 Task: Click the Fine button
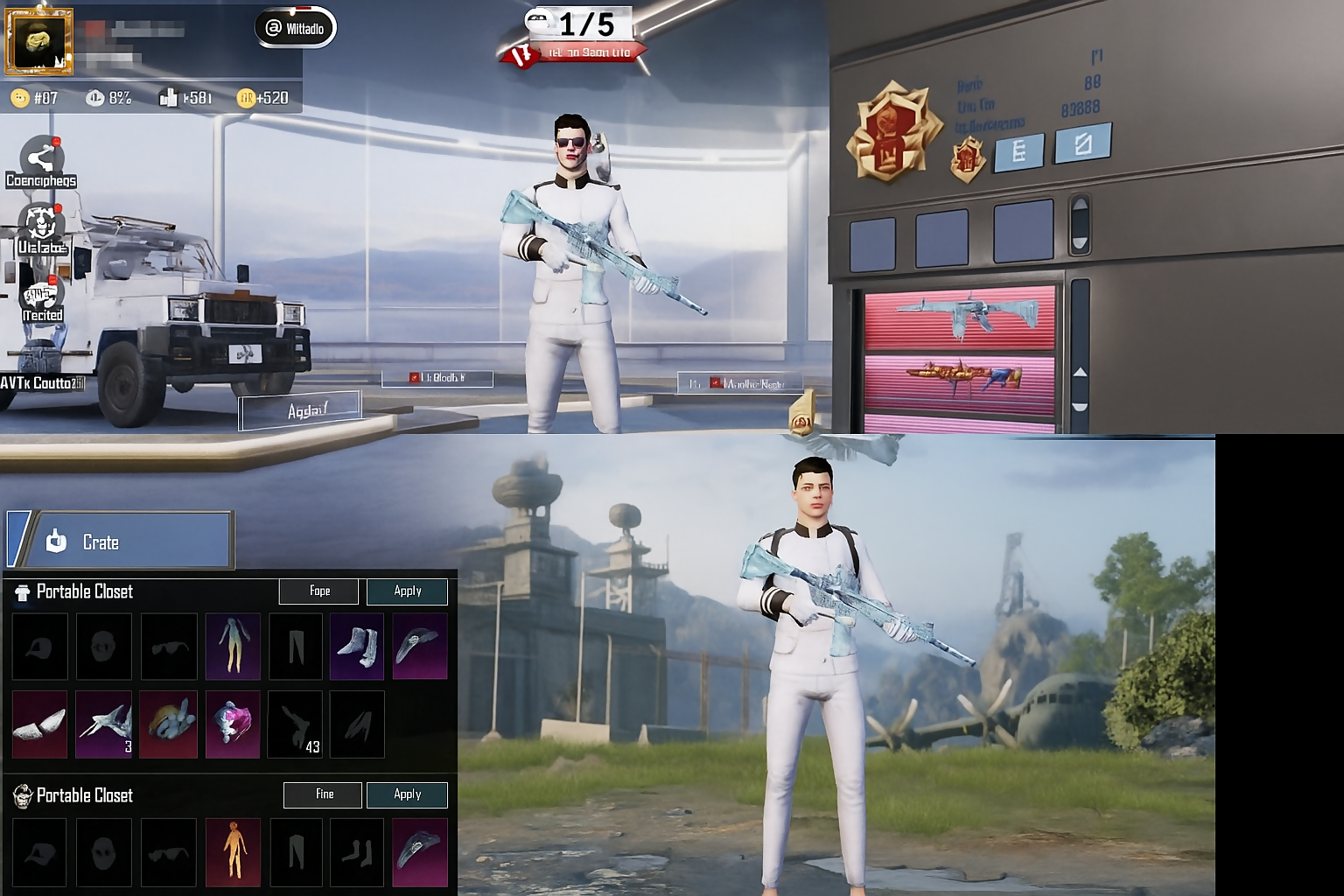[323, 794]
